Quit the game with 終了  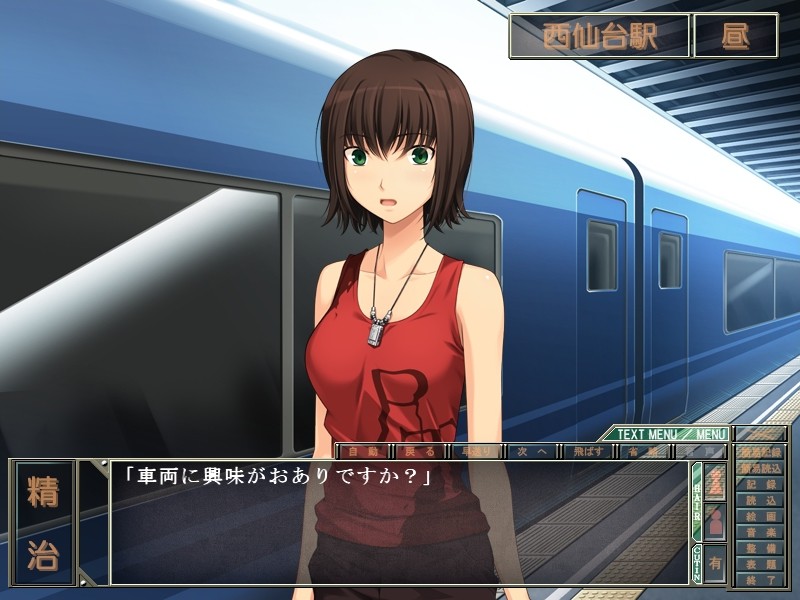pos(761,578)
